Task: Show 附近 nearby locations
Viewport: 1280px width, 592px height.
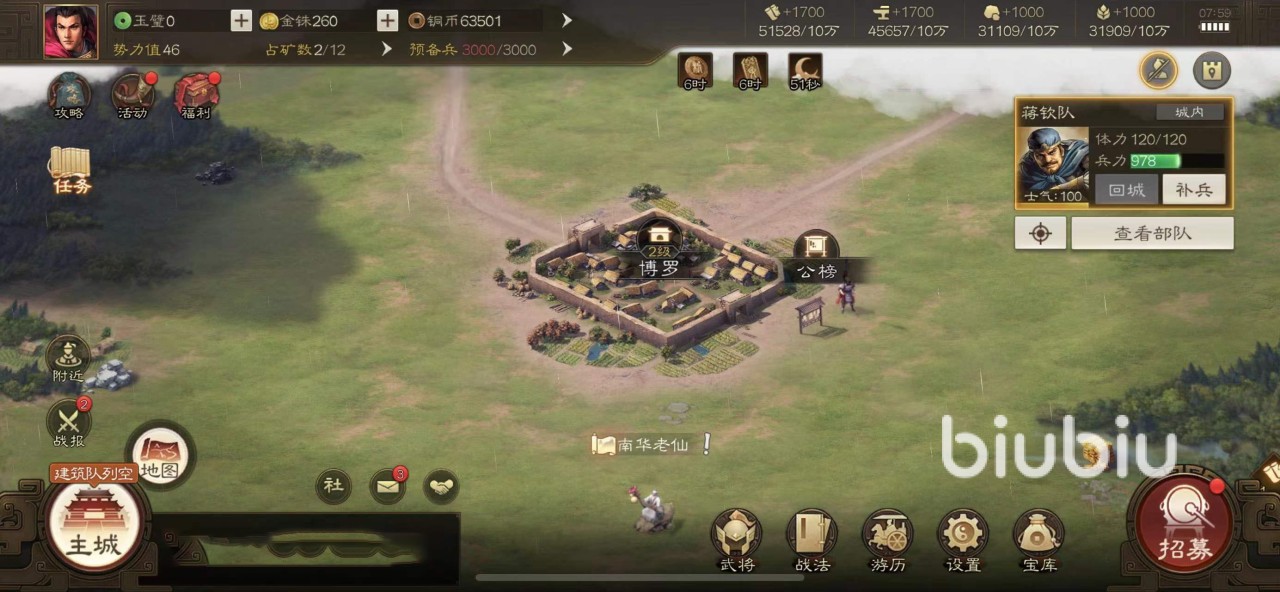Action: click(x=68, y=358)
